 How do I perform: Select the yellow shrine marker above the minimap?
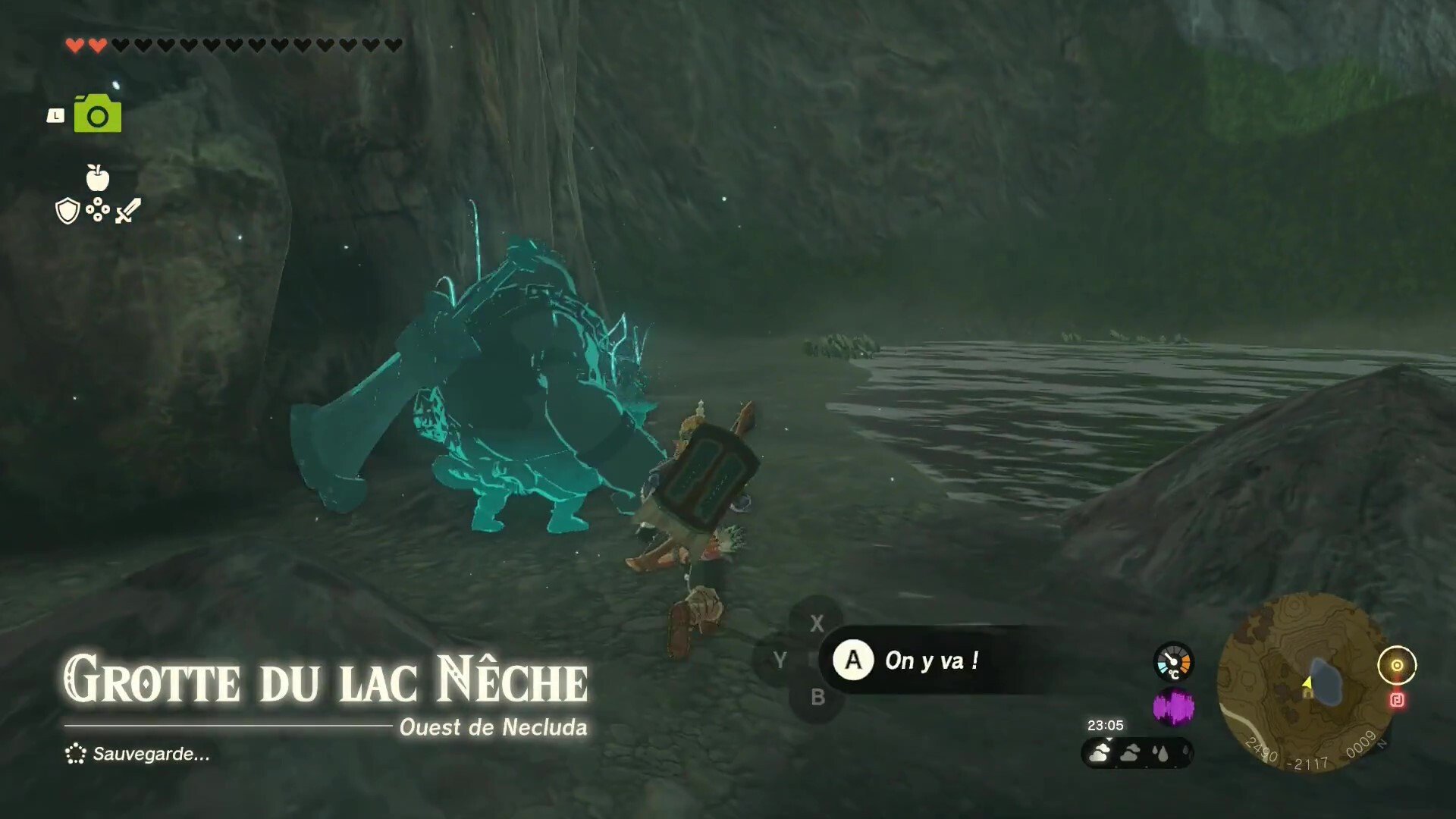(1397, 665)
